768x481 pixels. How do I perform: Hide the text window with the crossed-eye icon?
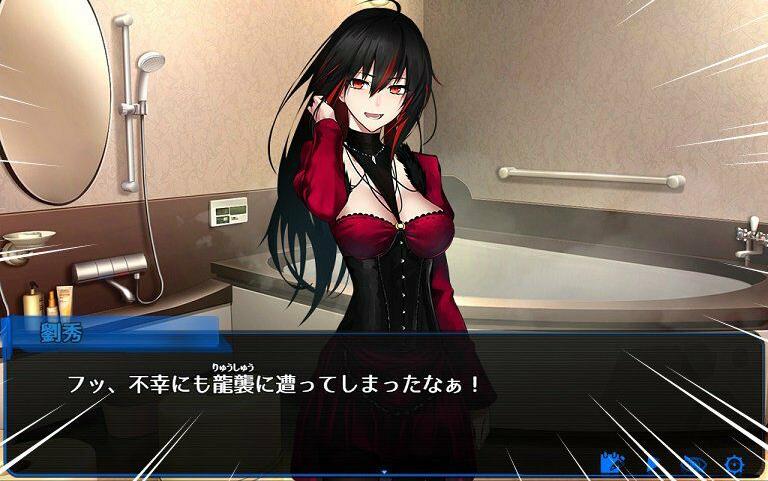pyautogui.click(x=694, y=464)
